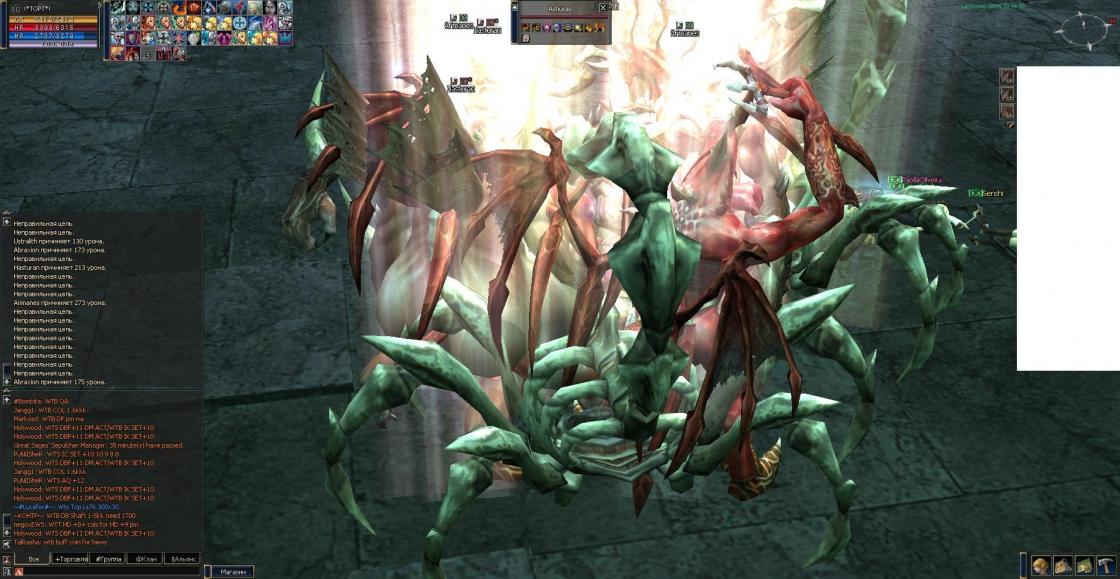Viewport: 1120px width, 579px height.
Task: Open the character menu icon with the face
Action: [1041, 566]
